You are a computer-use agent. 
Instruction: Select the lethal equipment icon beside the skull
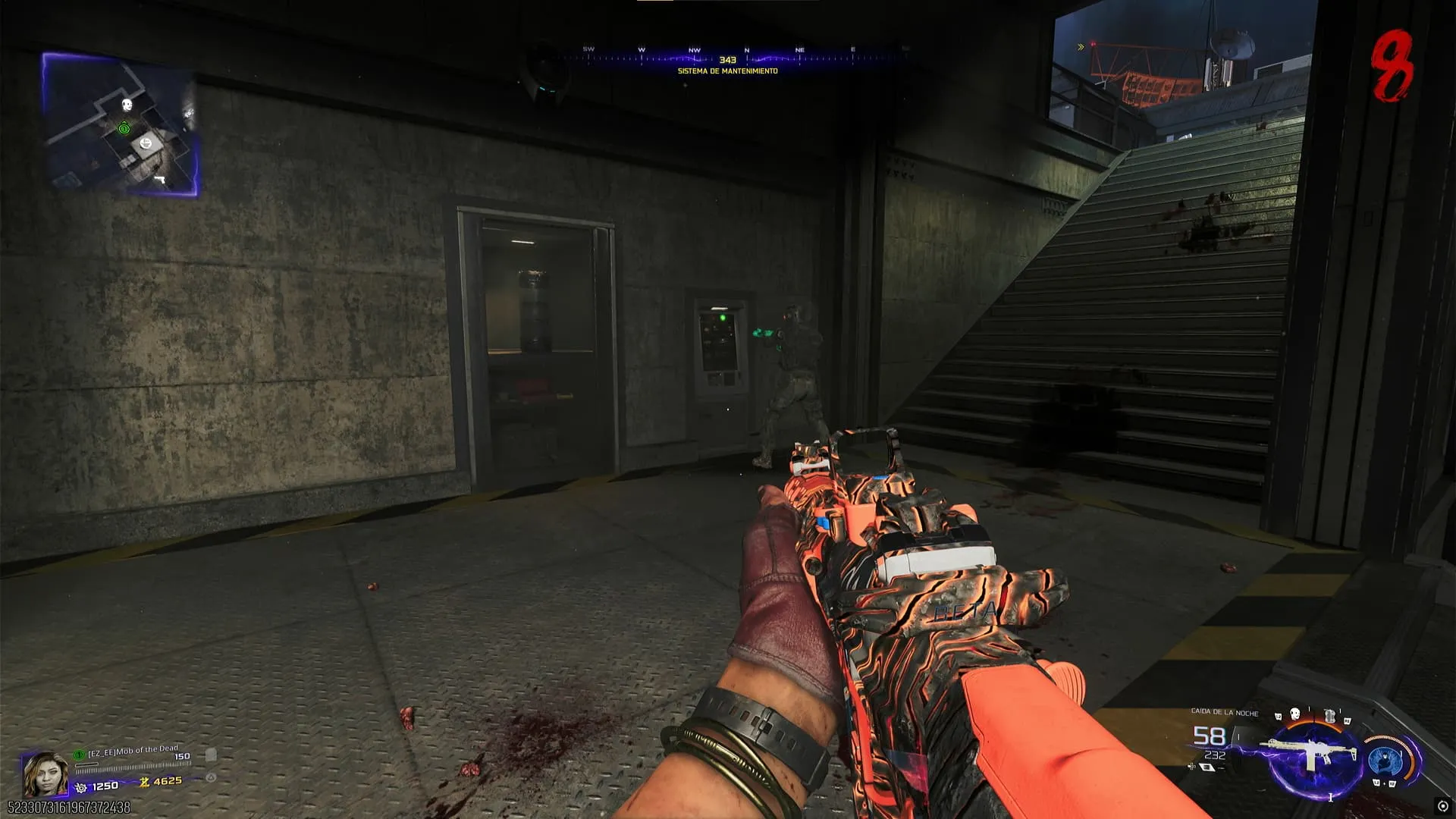1329,715
